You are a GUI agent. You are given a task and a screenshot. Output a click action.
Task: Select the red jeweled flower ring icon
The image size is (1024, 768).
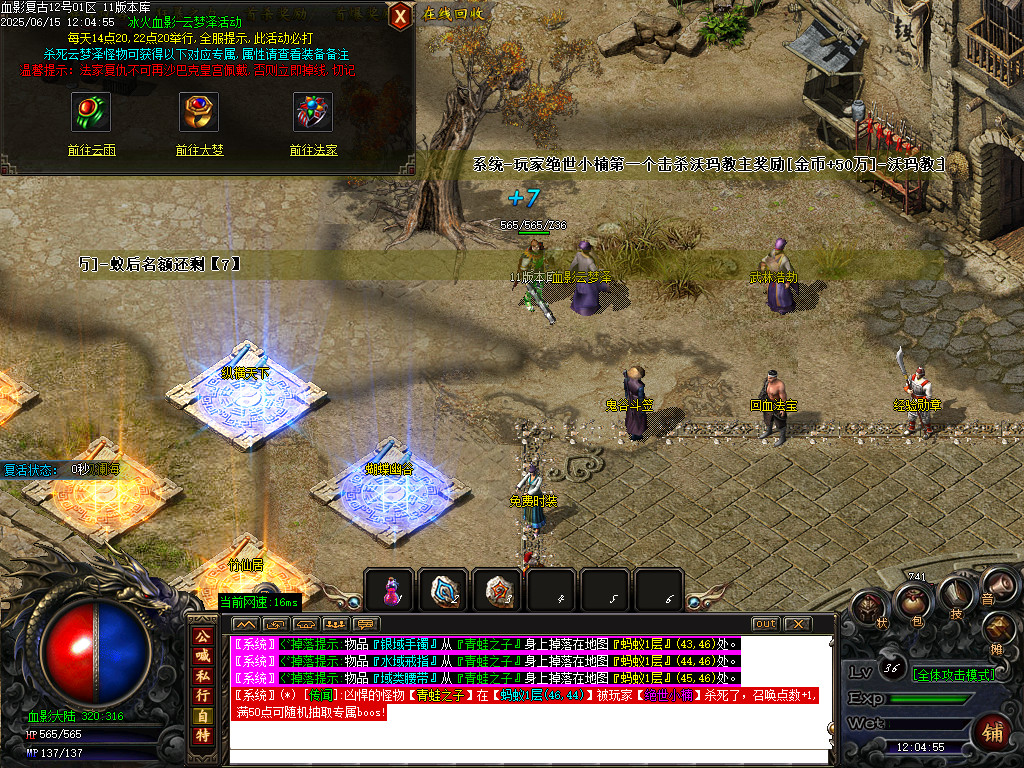313,111
